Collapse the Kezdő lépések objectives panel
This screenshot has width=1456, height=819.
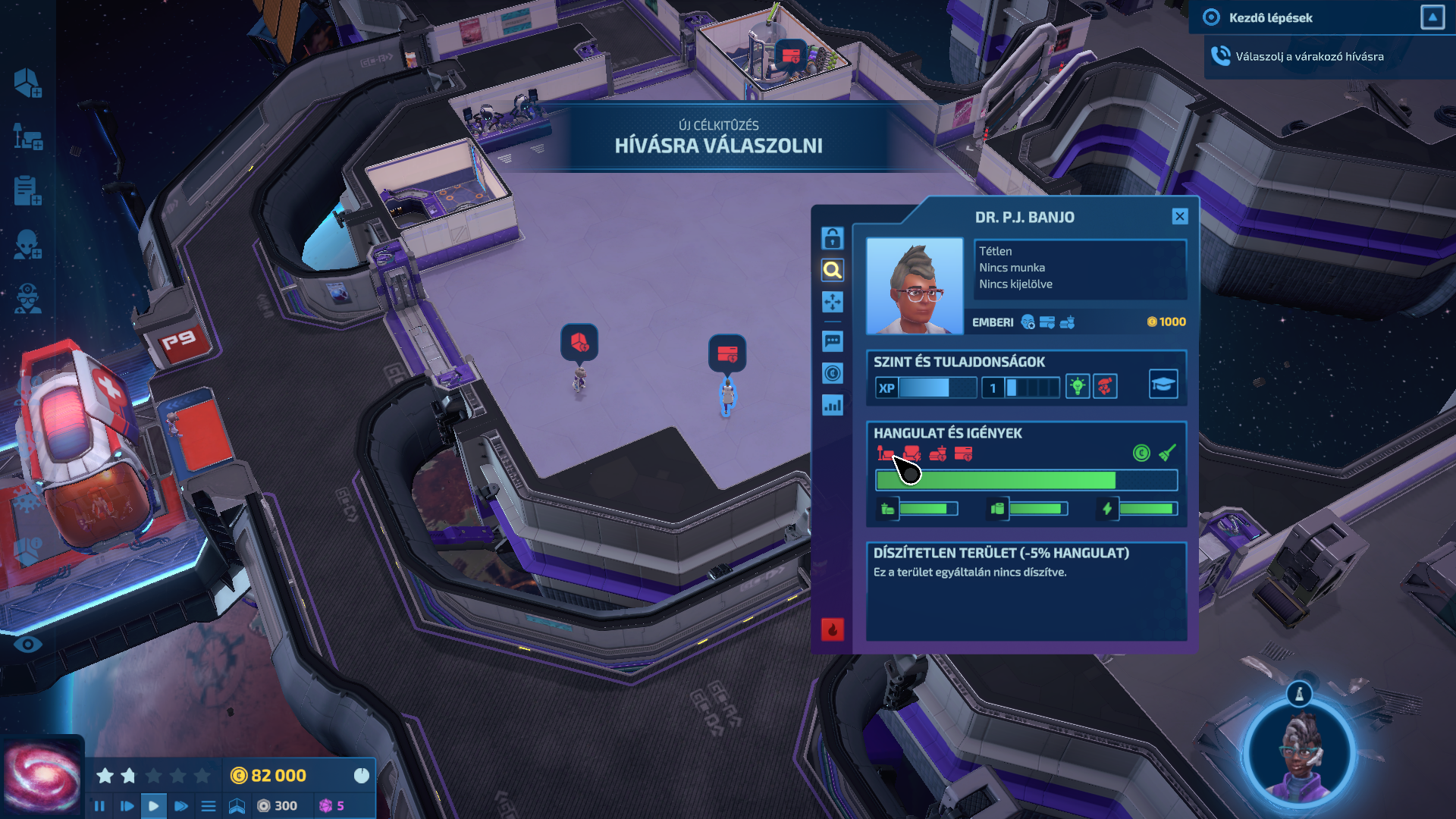coord(1432,17)
